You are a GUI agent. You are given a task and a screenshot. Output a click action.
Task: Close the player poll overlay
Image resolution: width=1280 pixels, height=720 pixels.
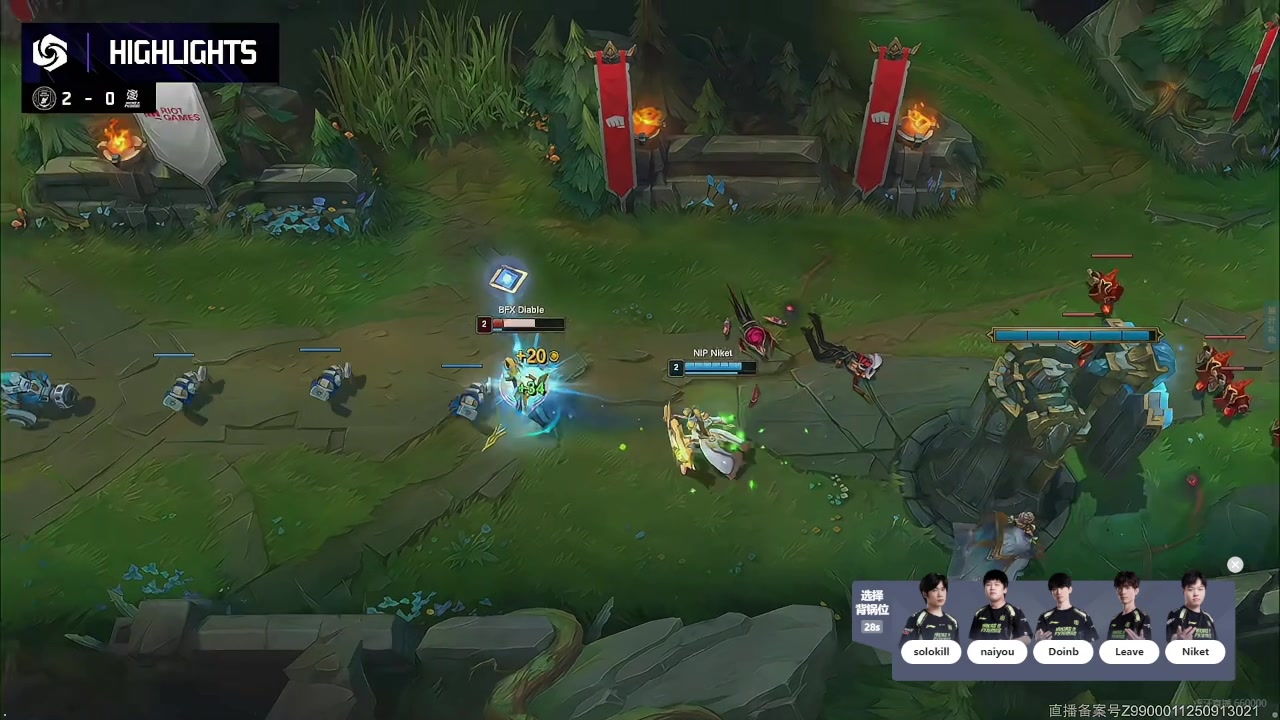(1235, 565)
